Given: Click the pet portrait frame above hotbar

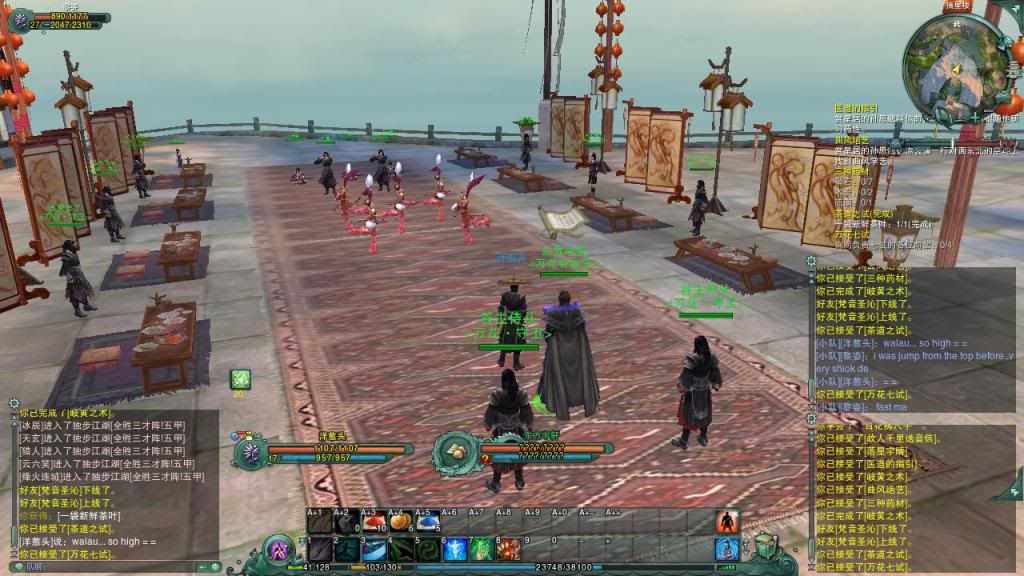Looking at the screenshot, I should (x=250, y=453).
